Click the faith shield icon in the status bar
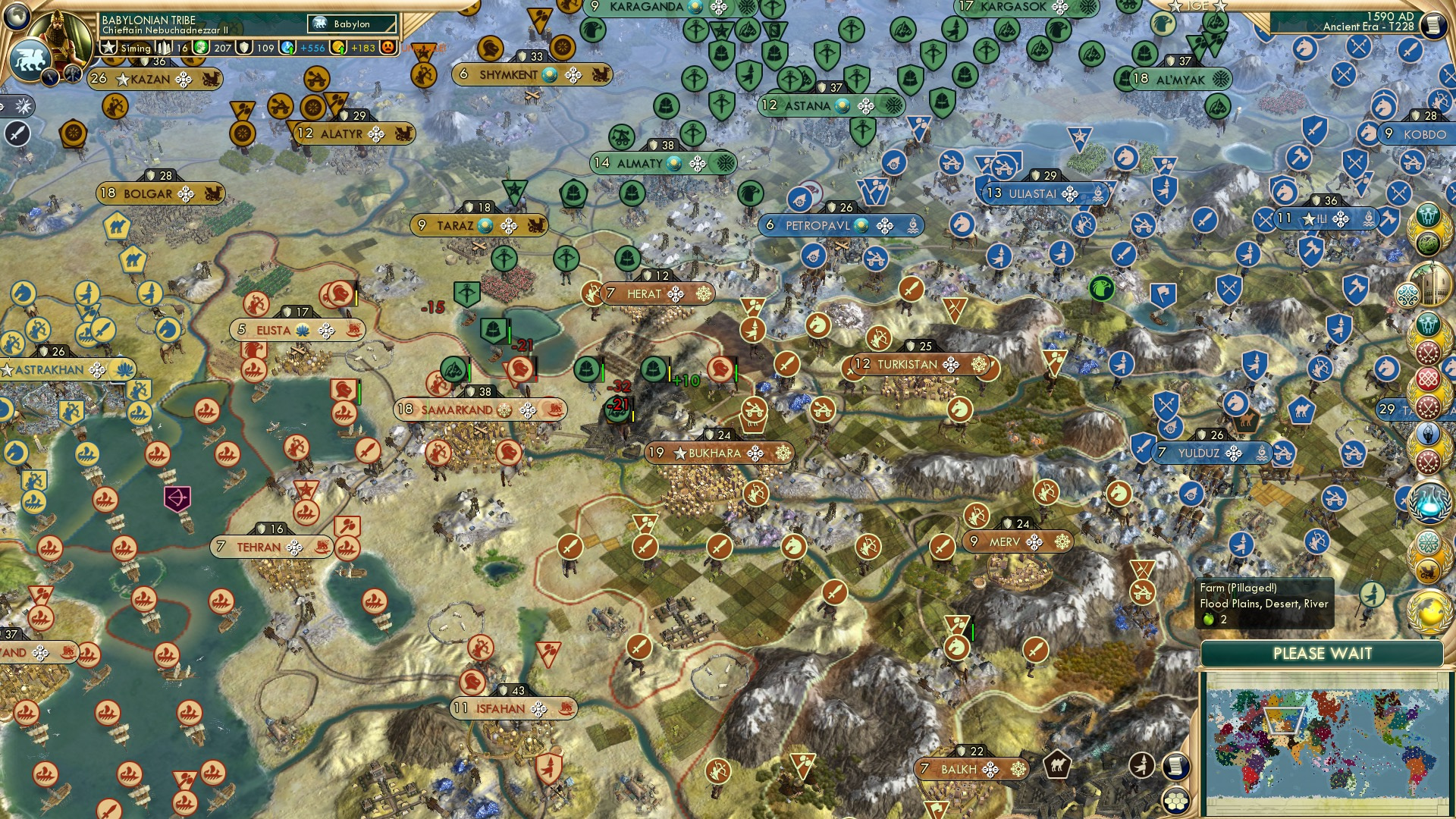The height and width of the screenshot is (819, 1456). click(243, 49)
